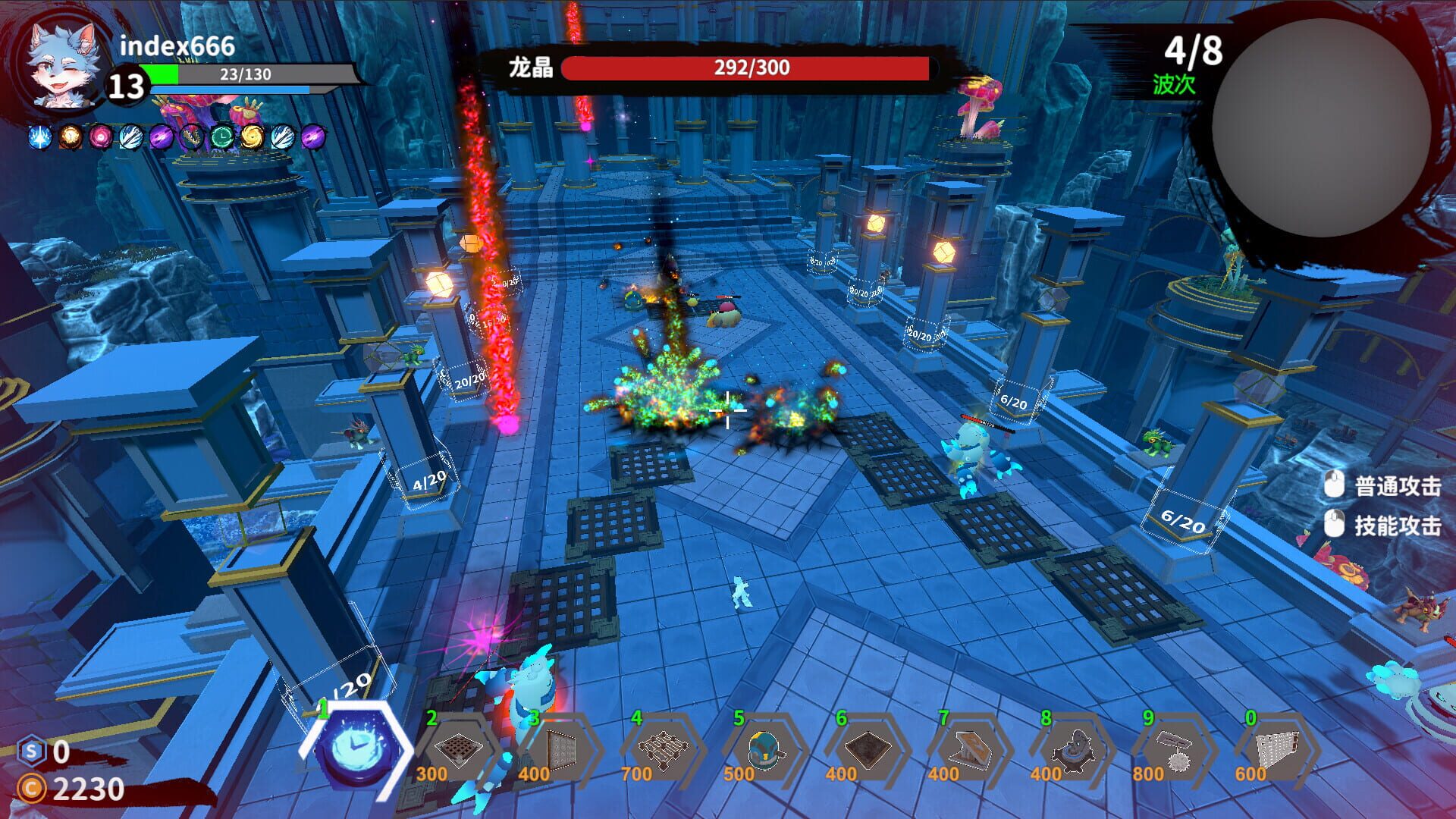Select the turret costing 500 in slot 5
This screenshot has height=819, width=1456.
point(766,751)
